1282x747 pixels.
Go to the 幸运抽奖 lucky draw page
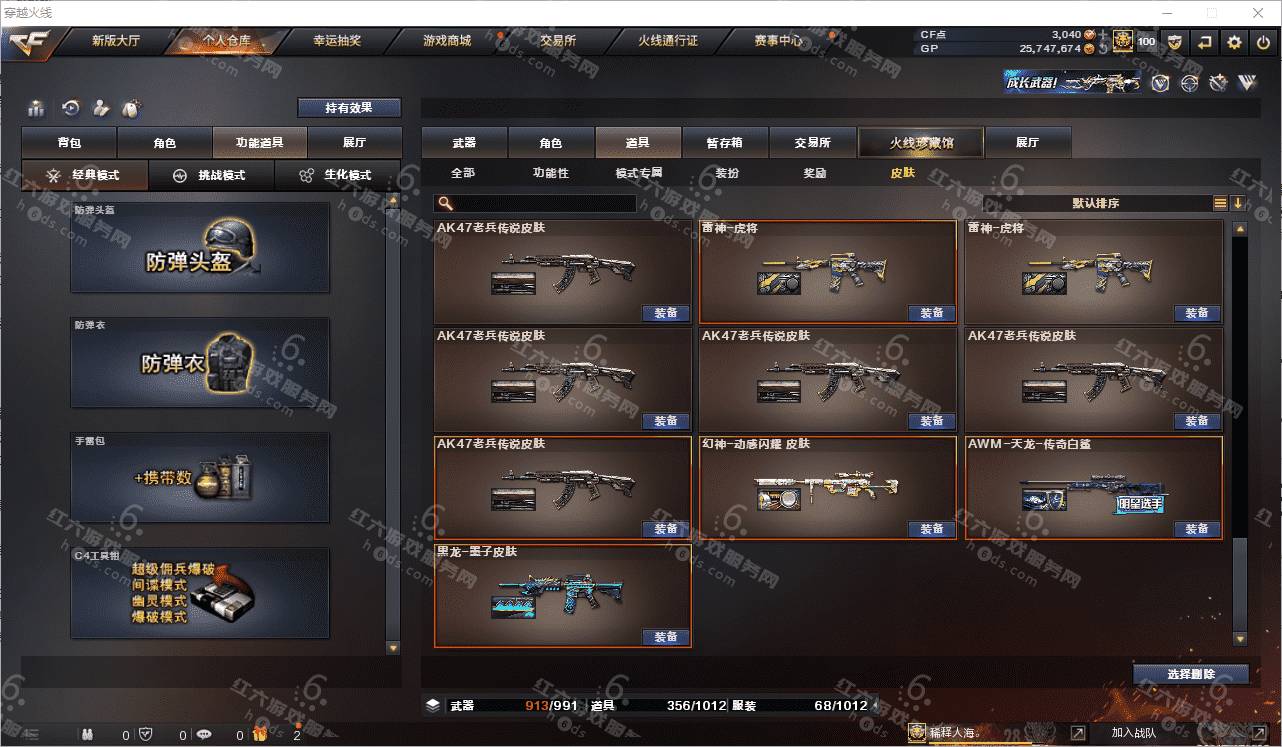click(x=337, y=41)
